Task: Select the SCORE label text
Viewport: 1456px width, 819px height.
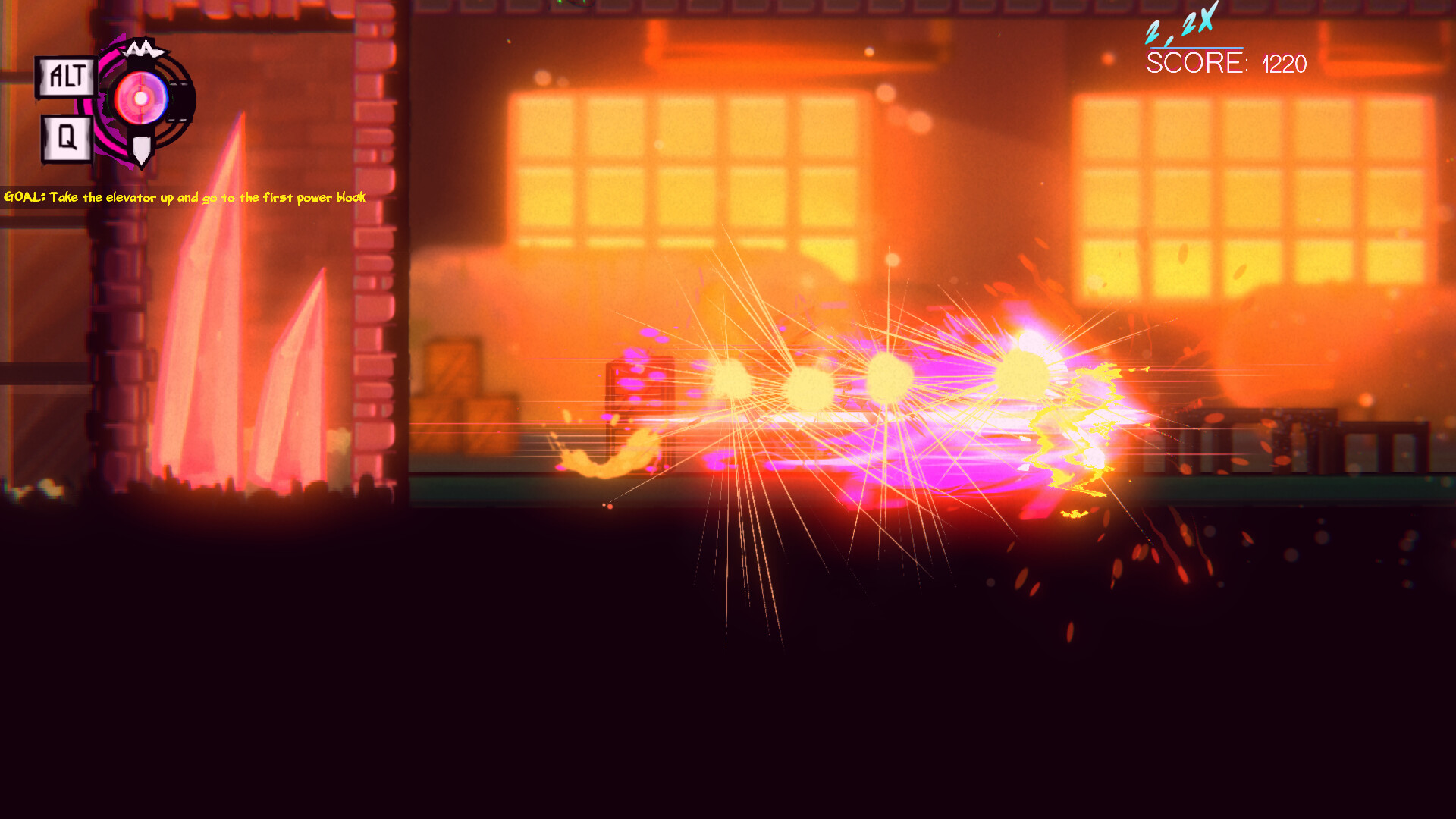Action: (1195, 65)
